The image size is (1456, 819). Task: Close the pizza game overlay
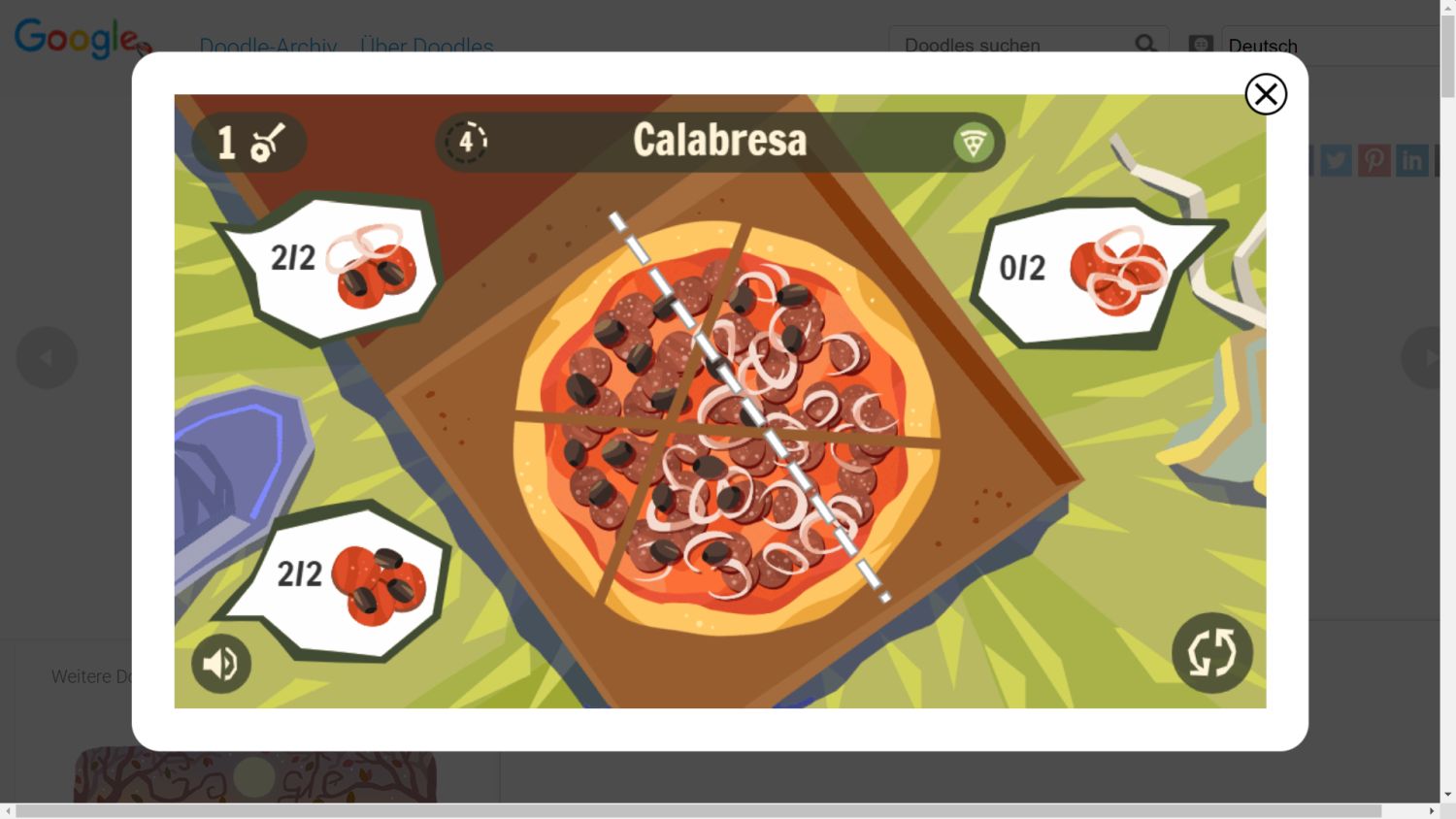pyautogui.click(x=1266, y=94)
